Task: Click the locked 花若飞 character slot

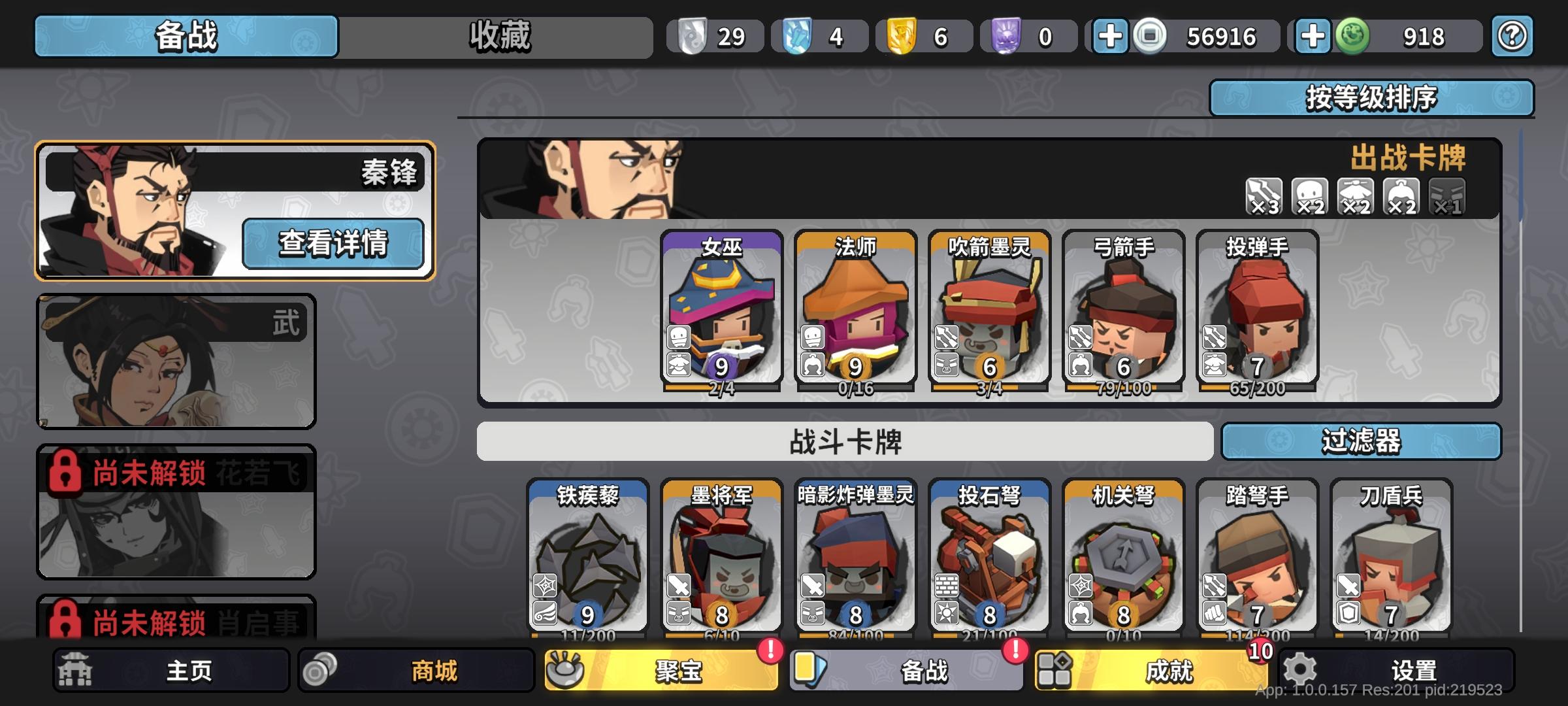Action: [175, 513]
